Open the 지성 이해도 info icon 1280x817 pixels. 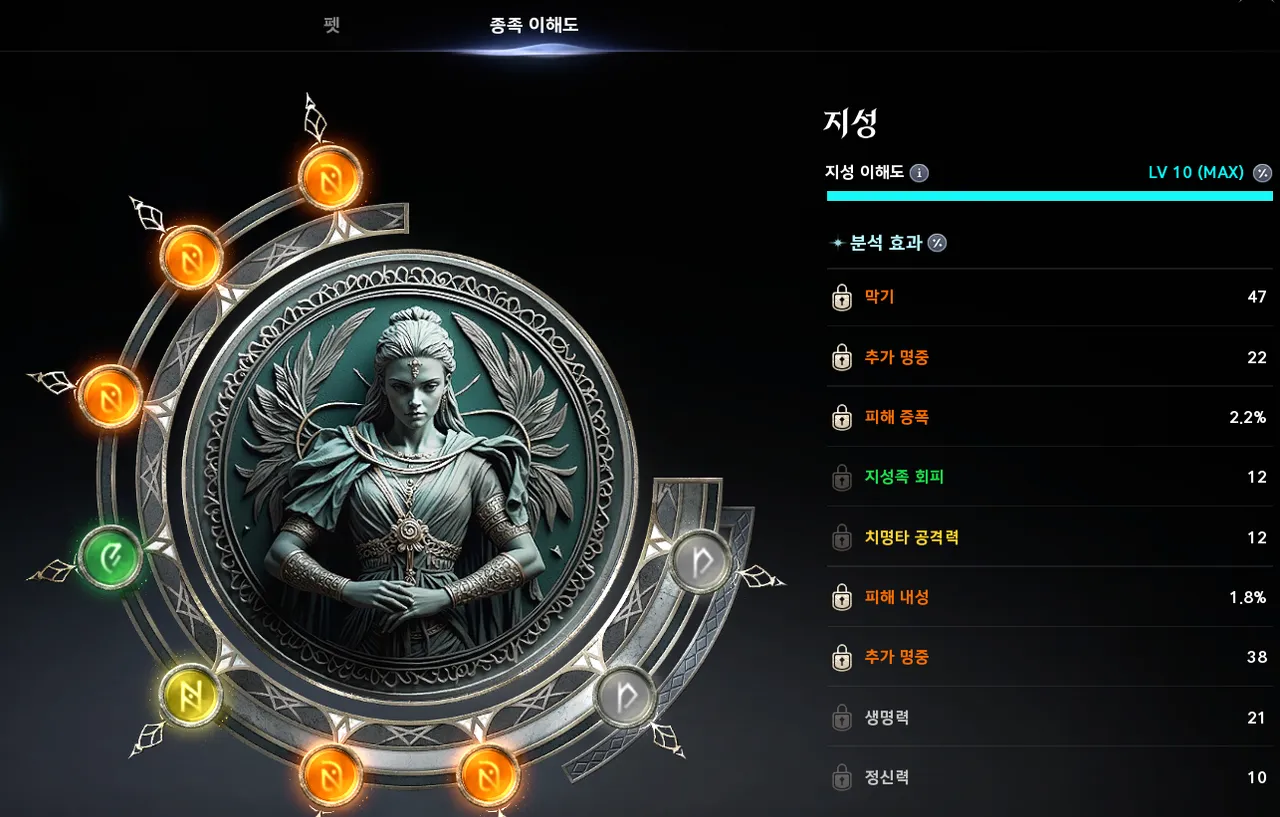click(x=919, y=173)
